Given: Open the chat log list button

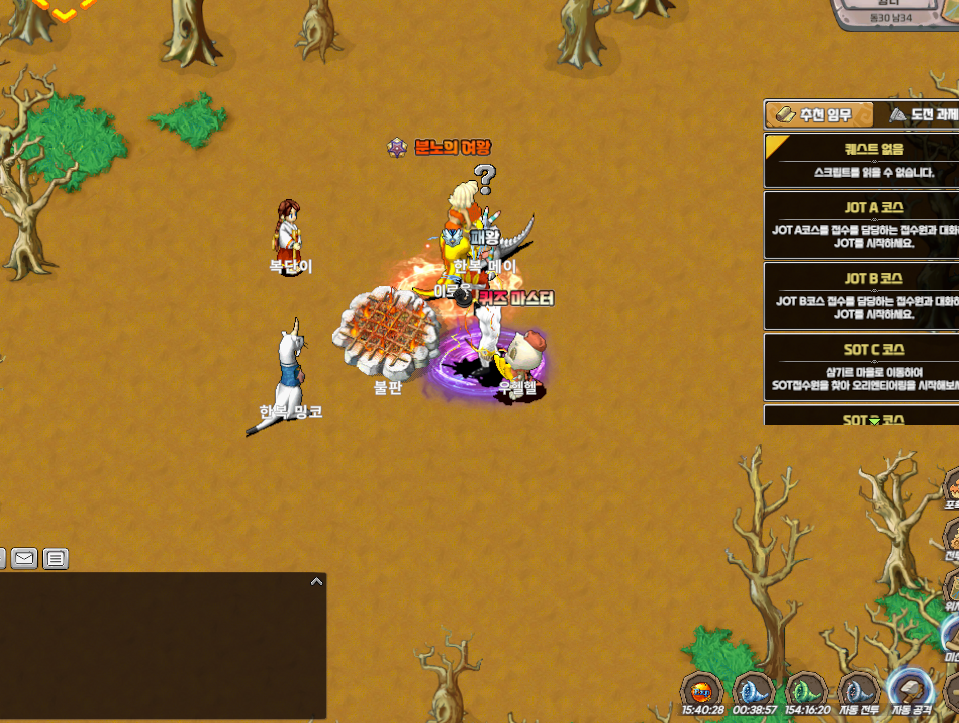Looking at the screenshot, I should 56,558.
